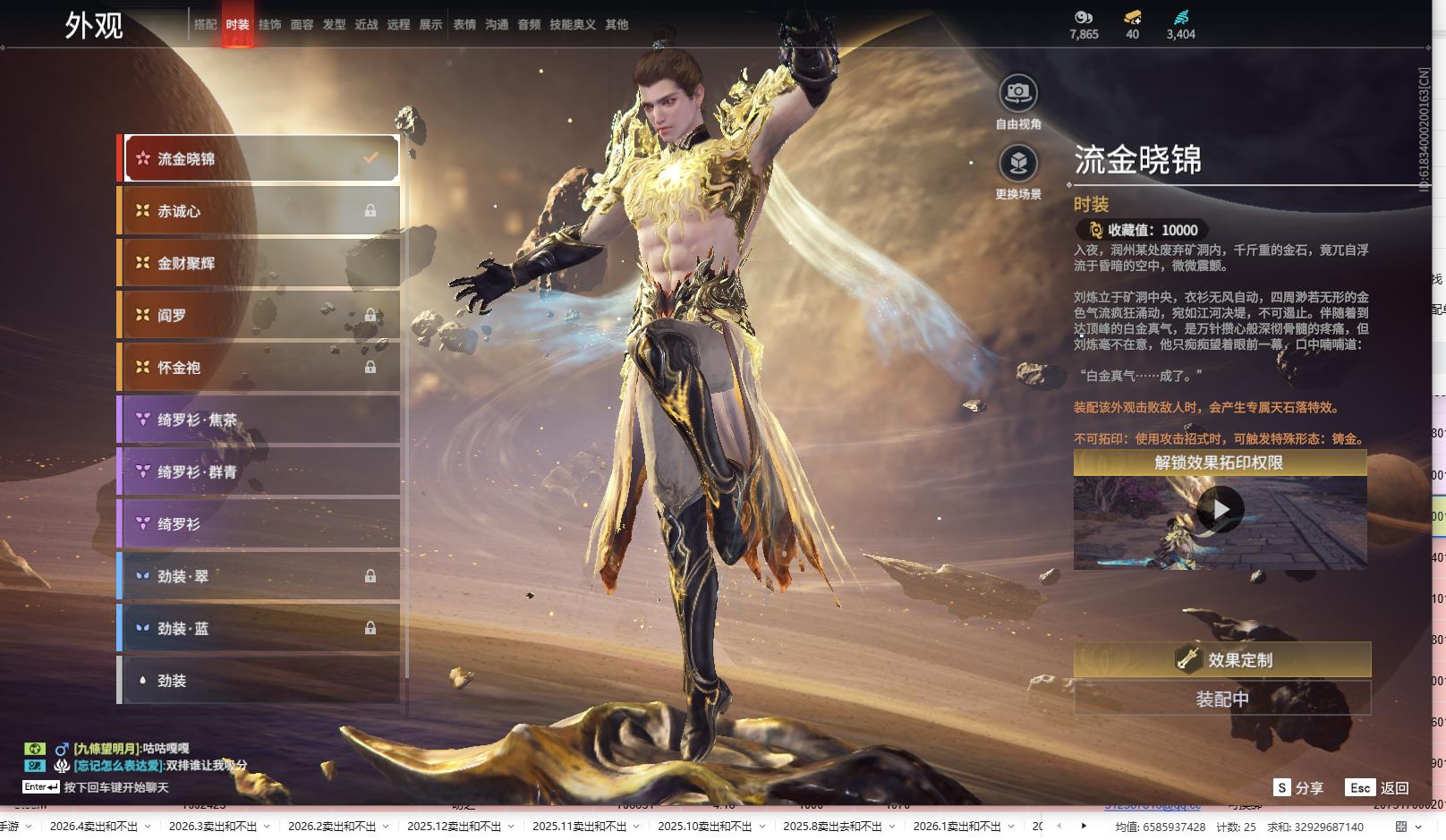Screen dimensions: 1446x840
Task: Play the effect preview video
Action: (1220, 510)
